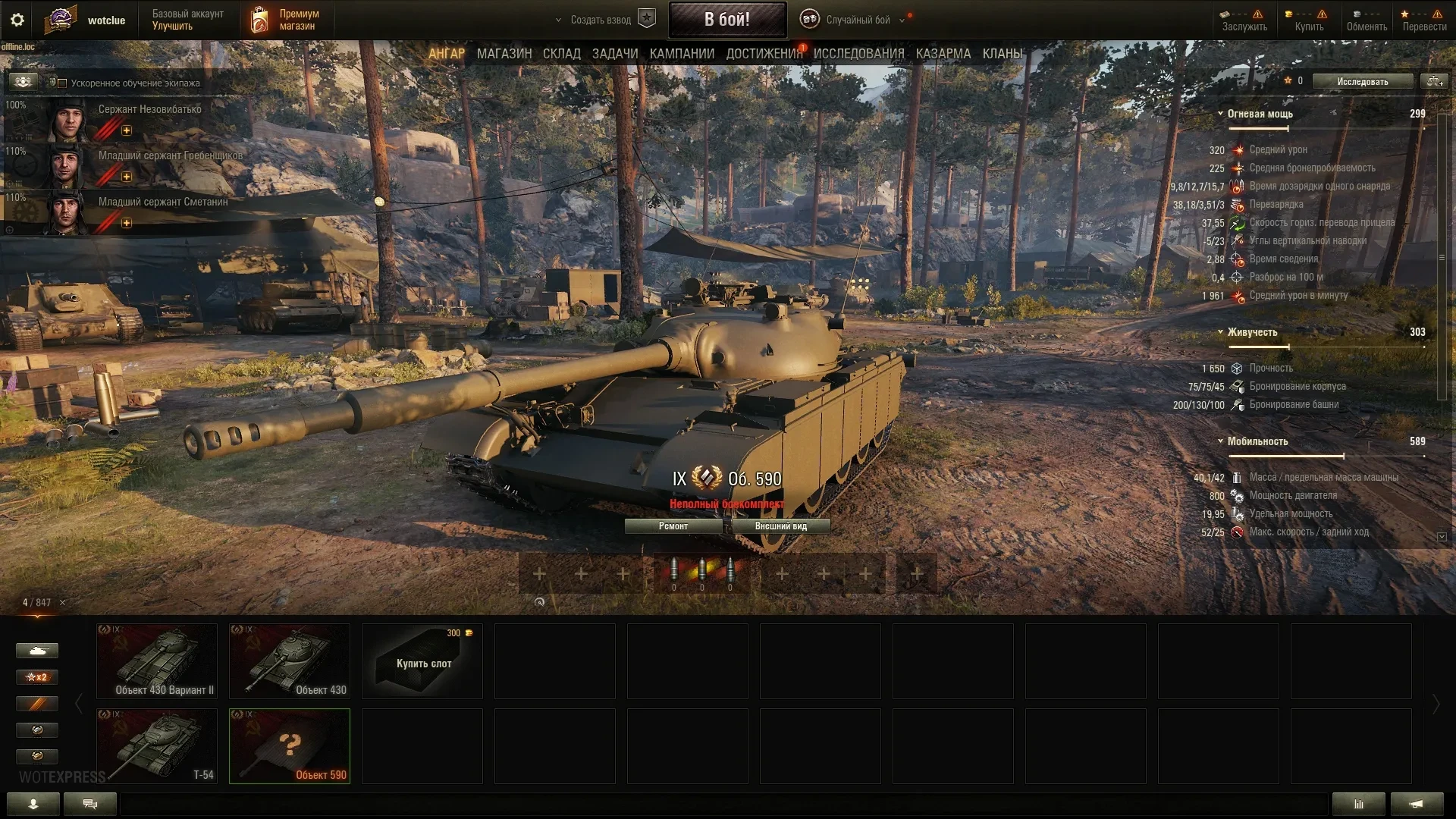
Task: Click the Исследовать button
Action: 1362,81
